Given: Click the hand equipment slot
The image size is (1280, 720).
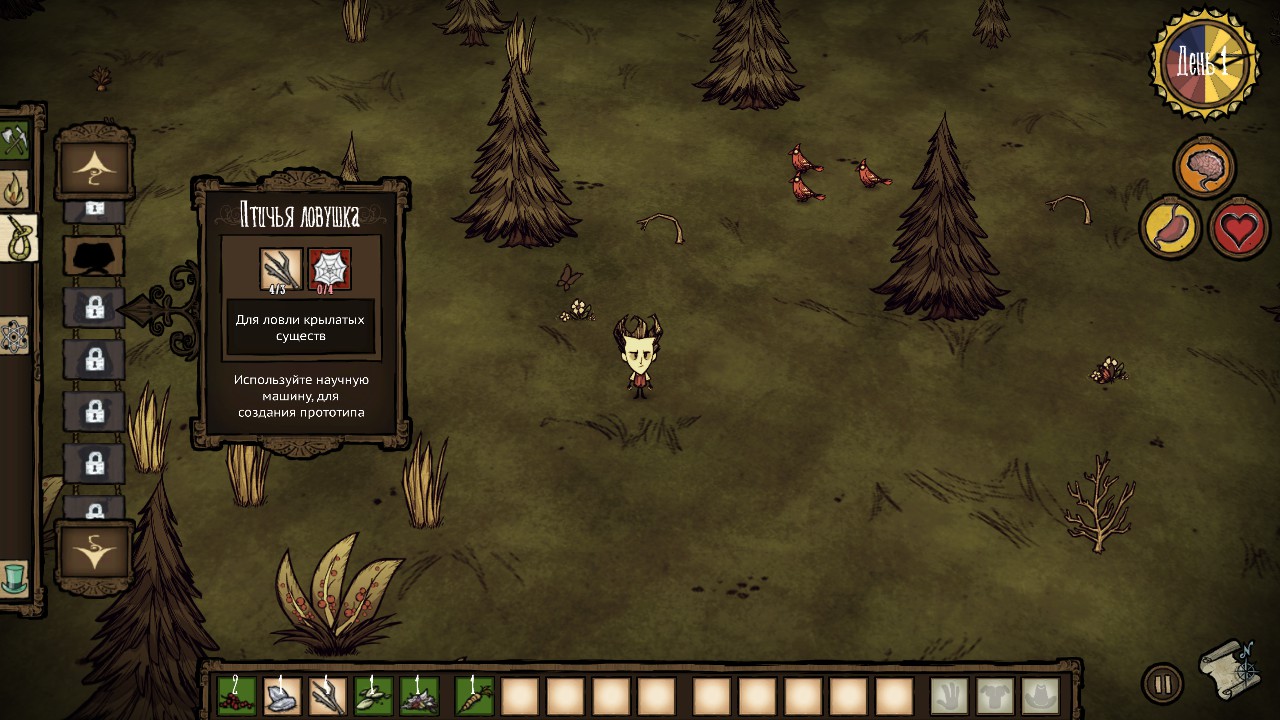Looking at the screenshot, I should [950, 696].
